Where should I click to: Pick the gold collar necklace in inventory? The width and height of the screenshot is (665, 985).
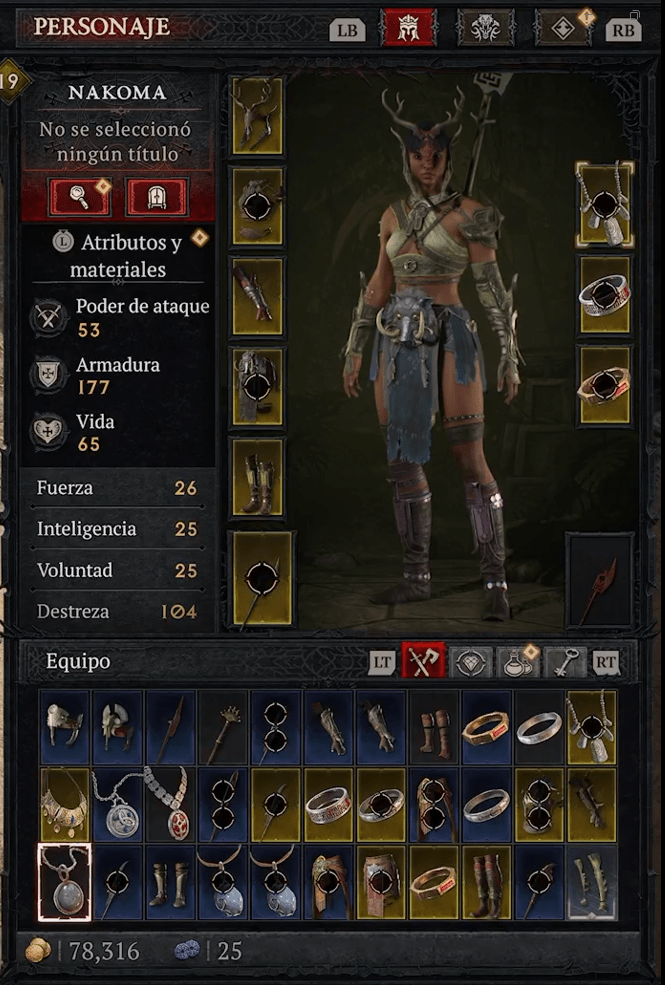[x=65, y=804]
